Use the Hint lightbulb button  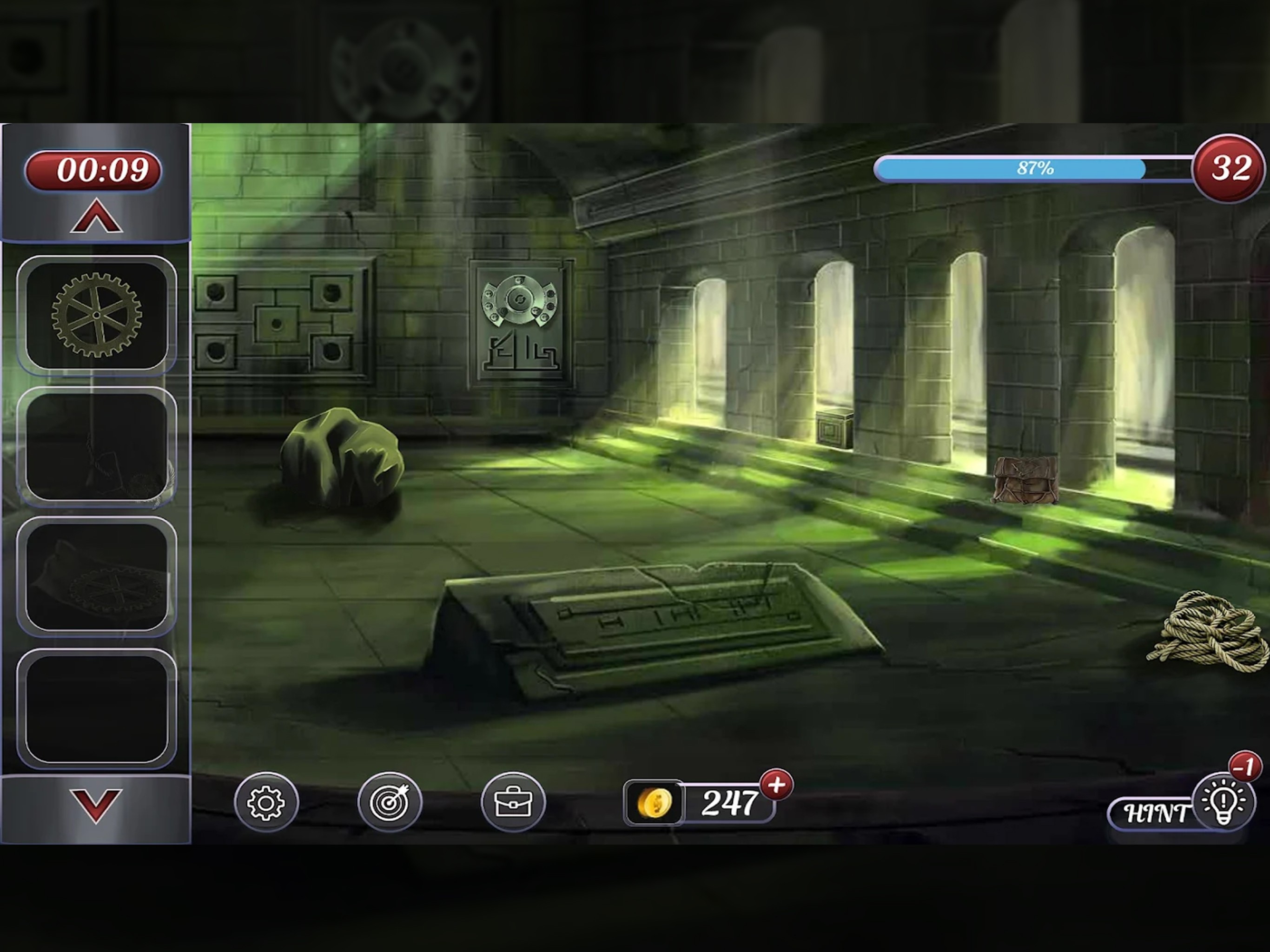click(x=1223, y=801)
